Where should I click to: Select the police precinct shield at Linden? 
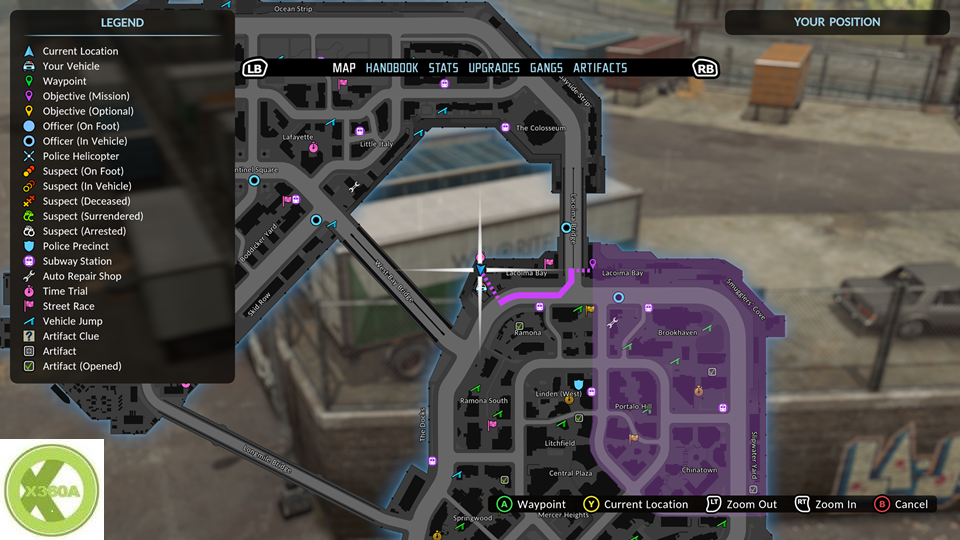pos(577,384)
